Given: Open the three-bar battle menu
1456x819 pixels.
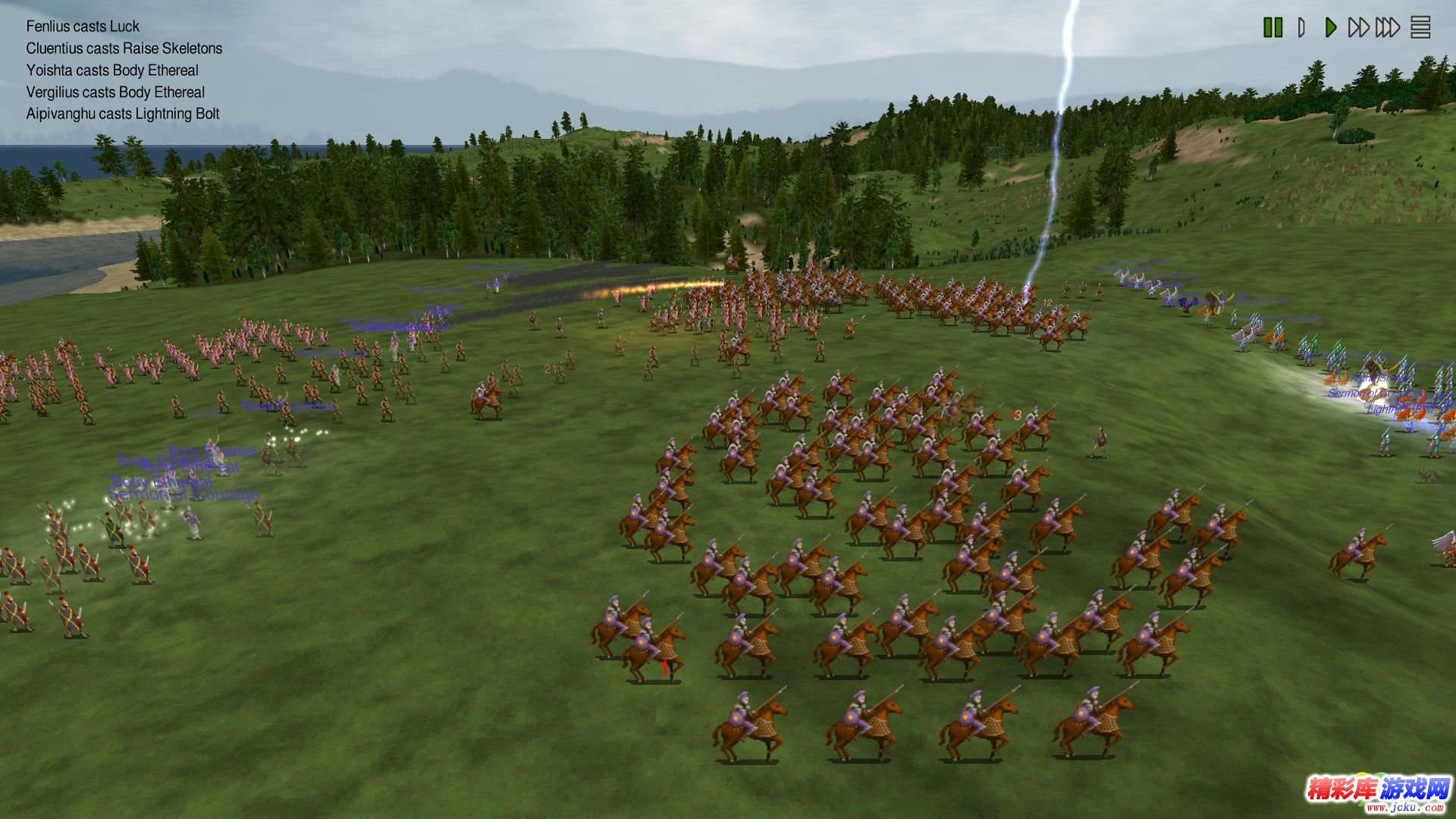Looking at the screenshot, I should click(x=1420, y=28).
